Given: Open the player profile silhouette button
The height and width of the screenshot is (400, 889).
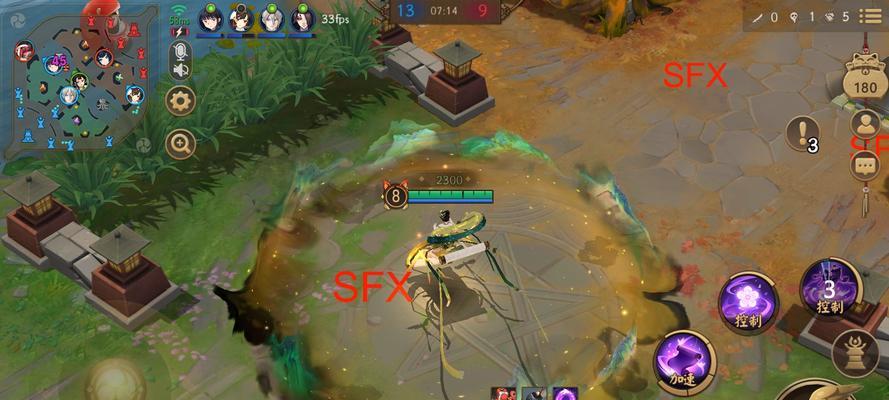Looking at the screenshot, I should click(864, 124).
